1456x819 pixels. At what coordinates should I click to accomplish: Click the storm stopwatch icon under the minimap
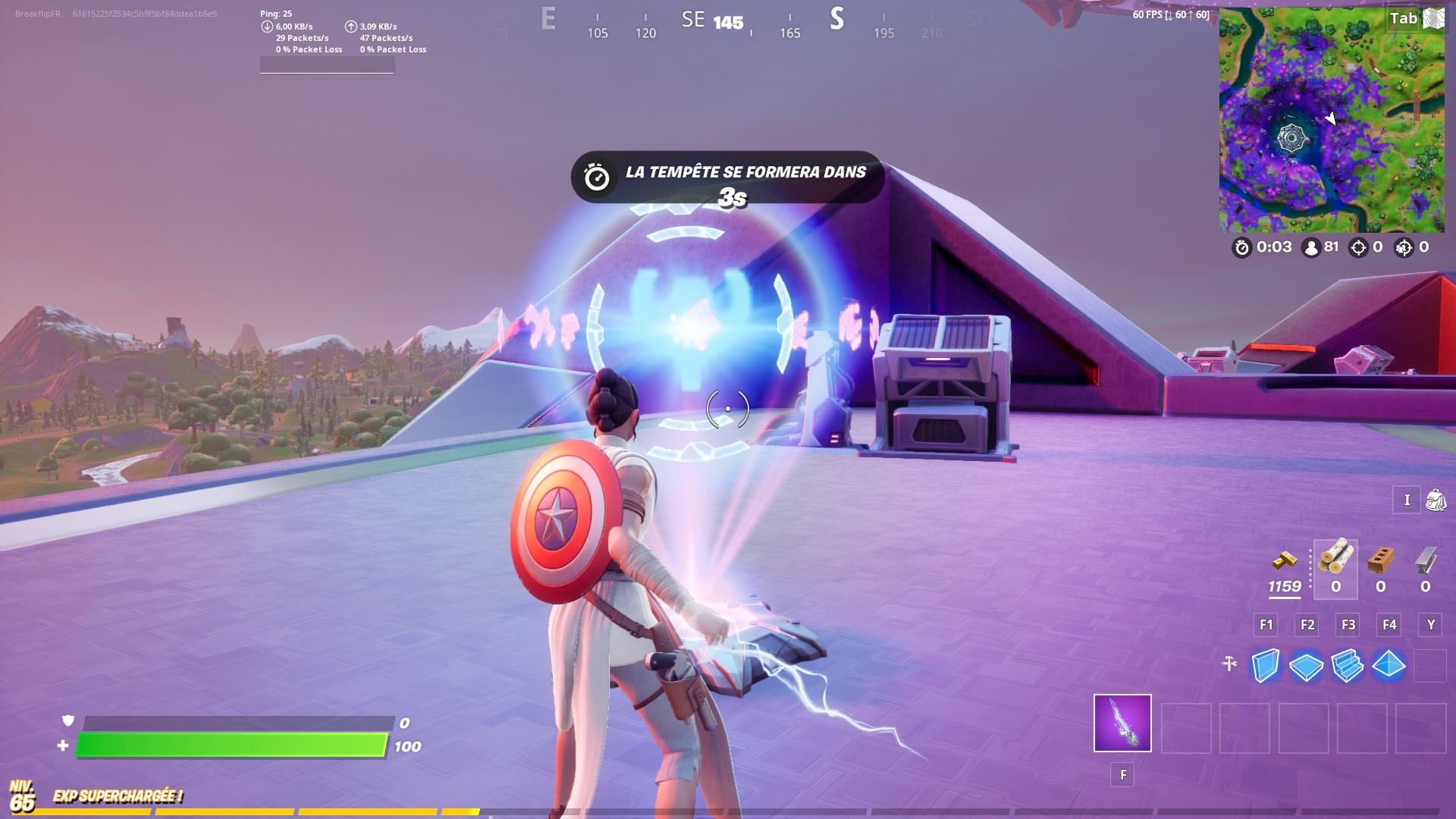point(1243,248)
